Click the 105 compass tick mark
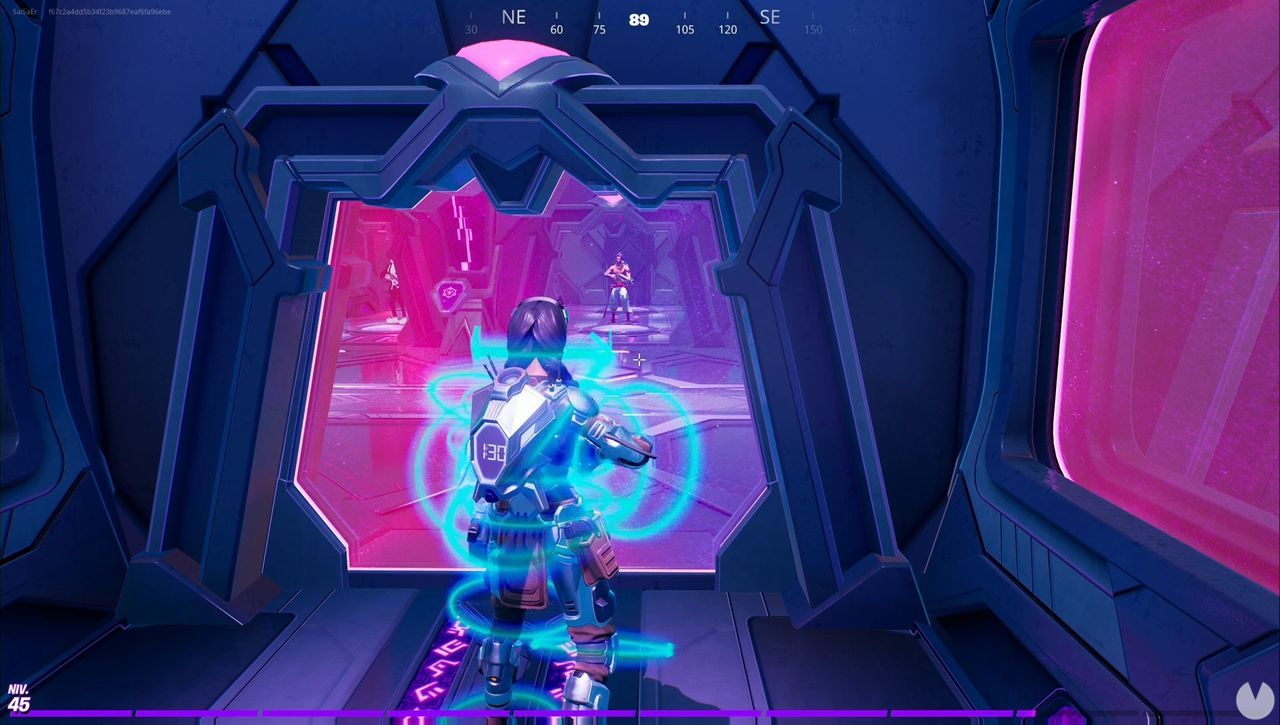 [x=684, y=30]
